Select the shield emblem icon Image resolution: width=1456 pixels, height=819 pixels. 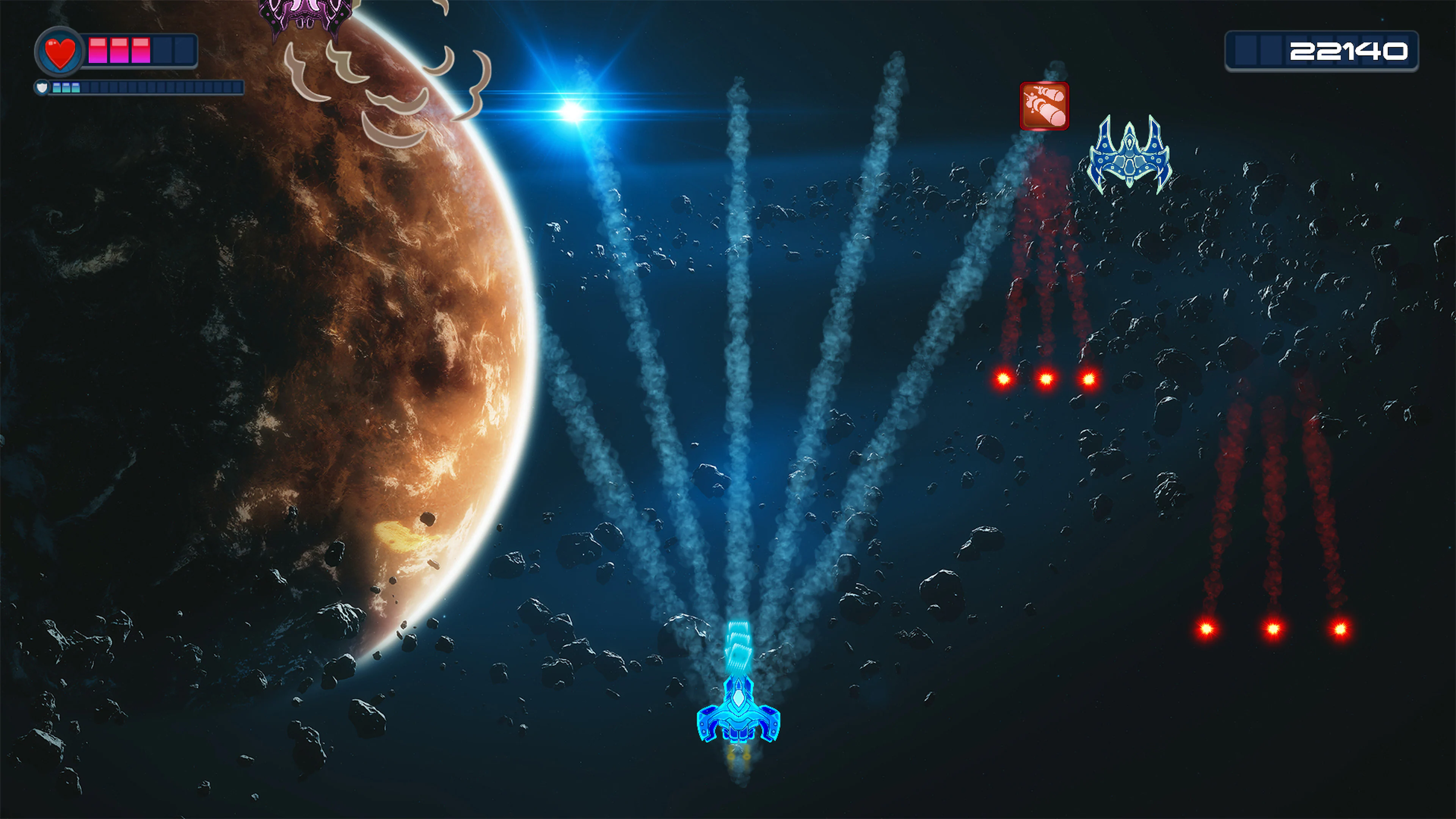pos(42,88)
